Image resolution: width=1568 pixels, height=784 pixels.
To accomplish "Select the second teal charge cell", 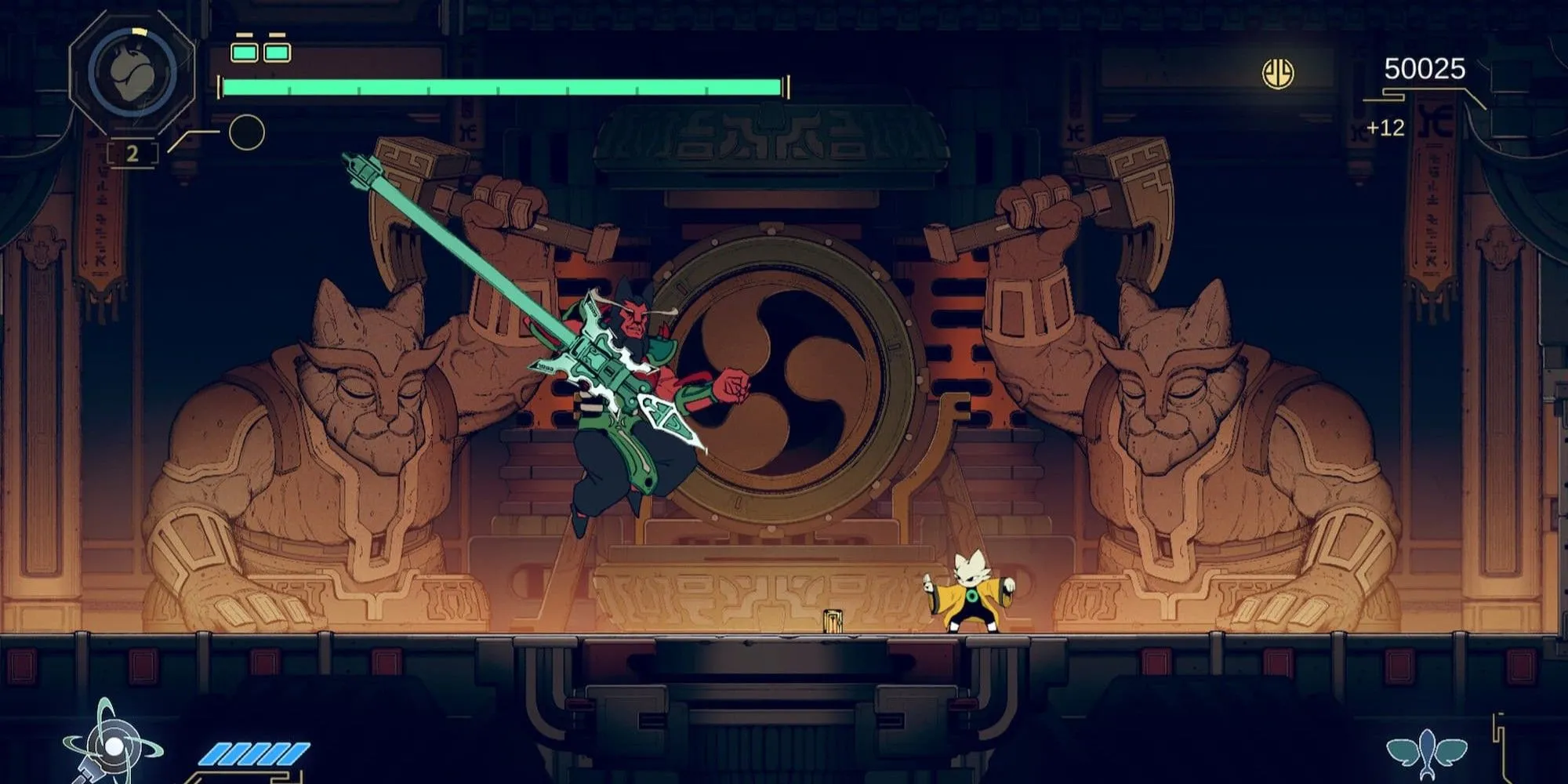I will tap(277, 53).
